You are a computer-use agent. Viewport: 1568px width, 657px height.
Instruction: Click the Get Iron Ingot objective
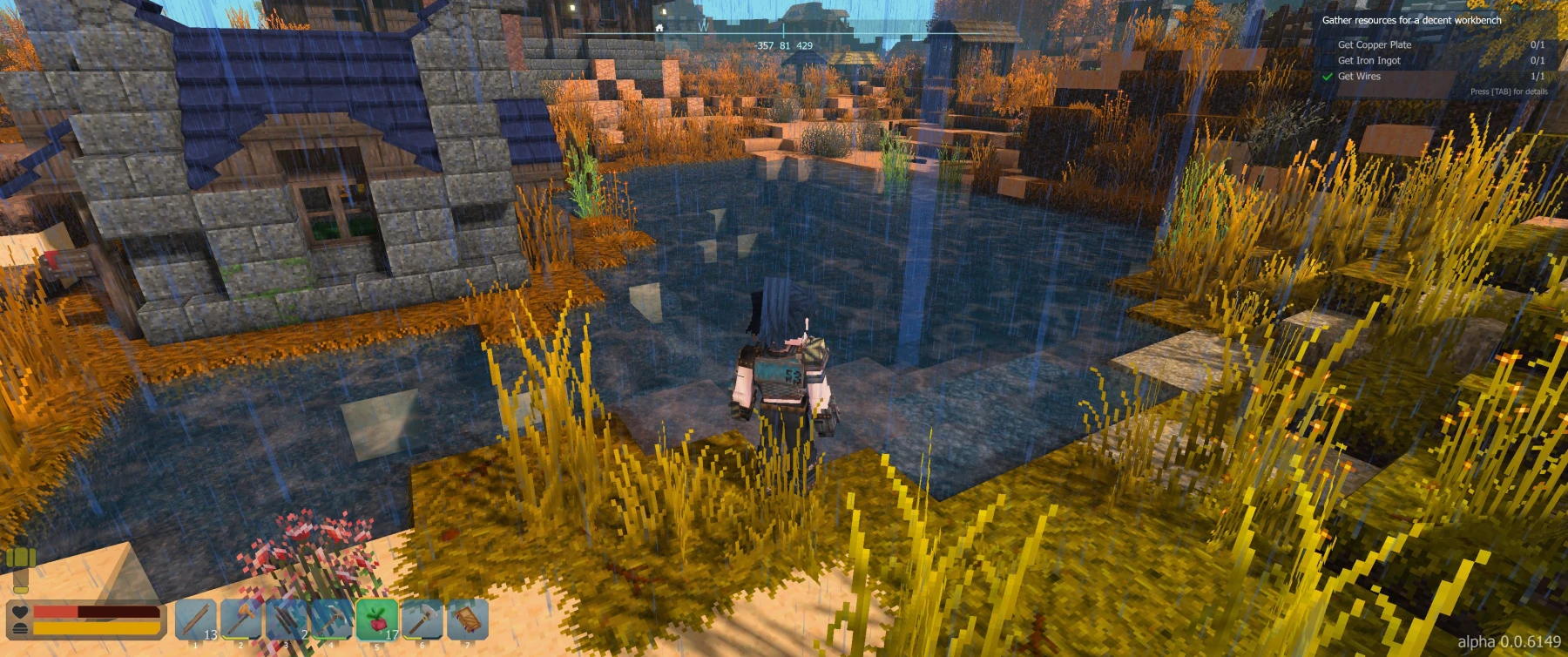[1369, 60]
